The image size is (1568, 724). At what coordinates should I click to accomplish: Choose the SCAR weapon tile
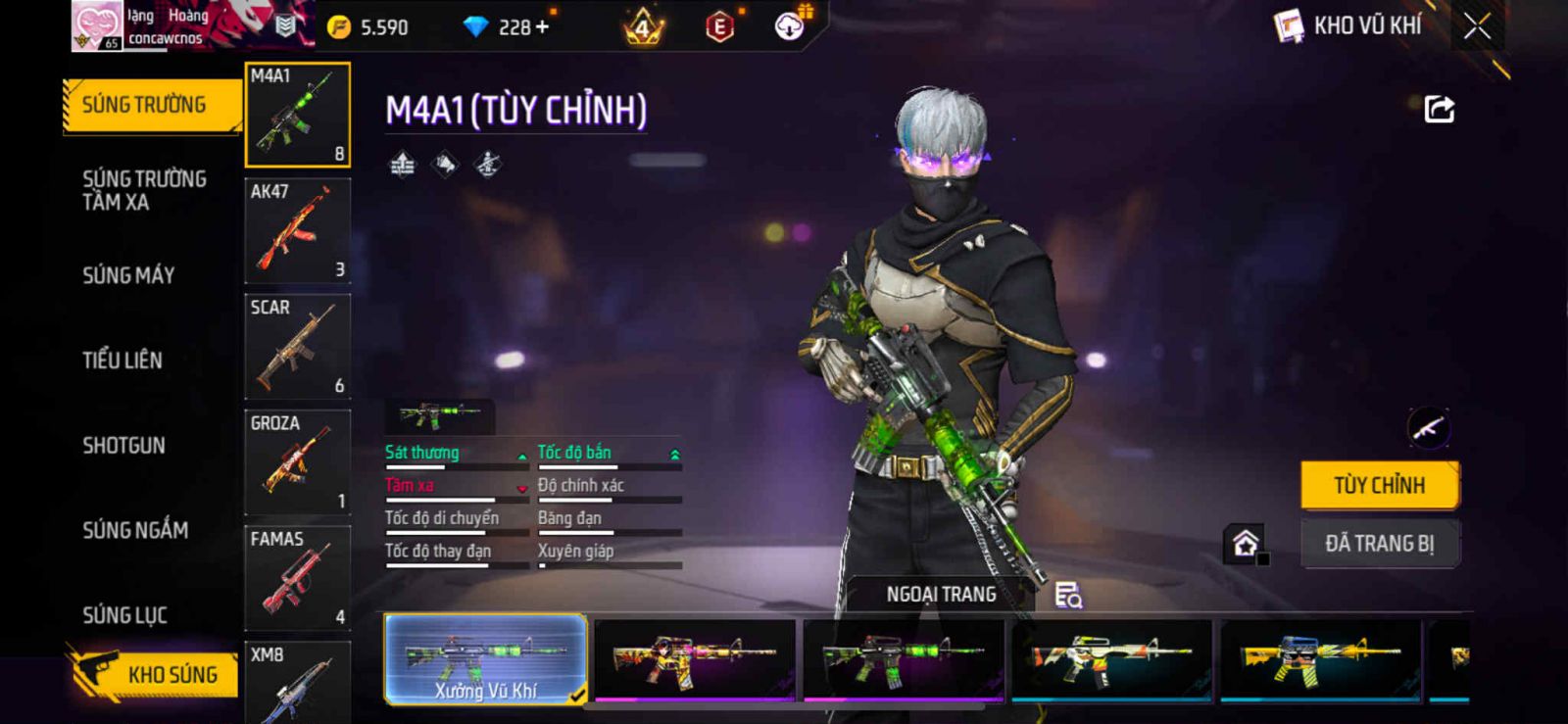pos(297,347)
